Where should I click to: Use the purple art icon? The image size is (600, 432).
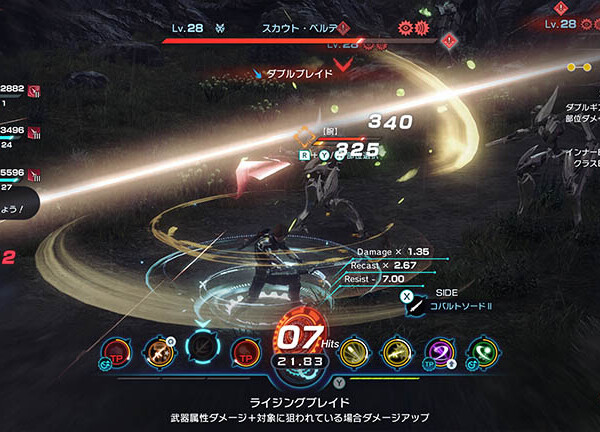pos(440,350)
